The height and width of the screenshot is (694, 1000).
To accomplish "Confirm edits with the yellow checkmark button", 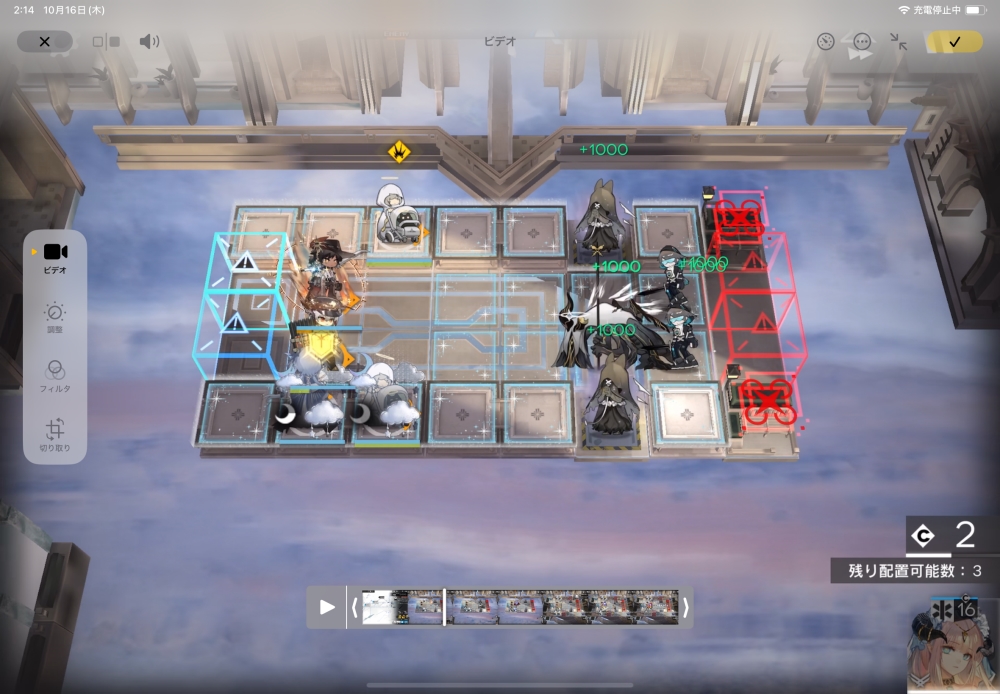I will [954, 42].
